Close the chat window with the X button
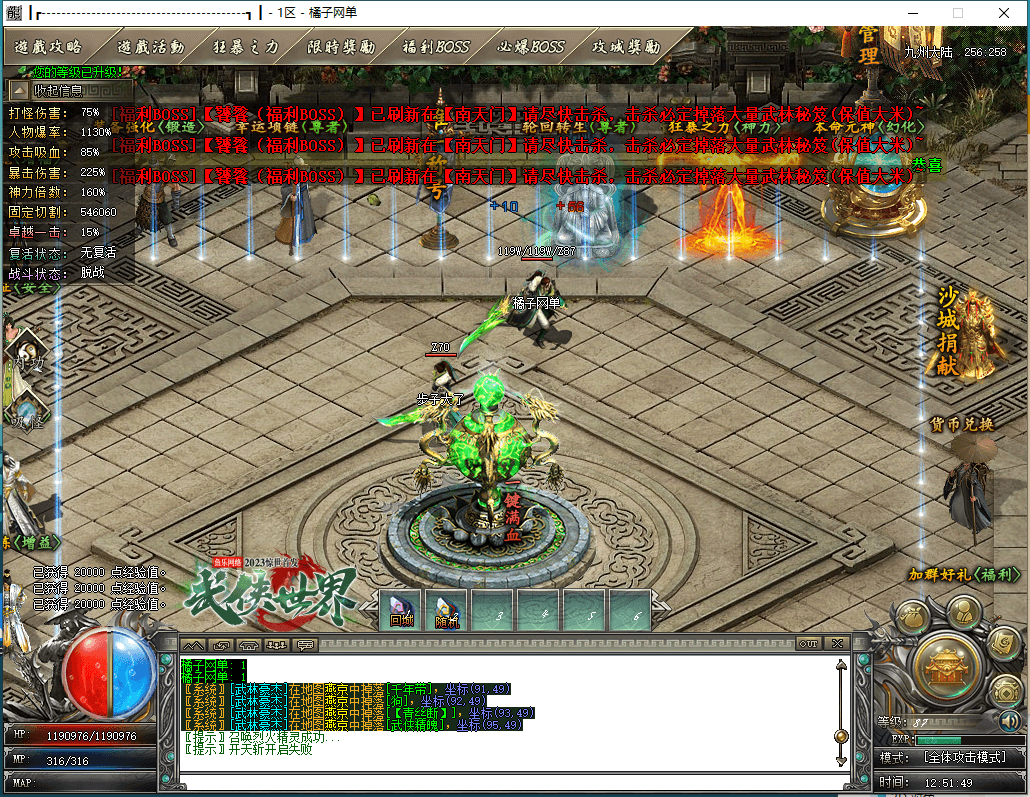This screenshot has height=797, width=1030. [x=836, y=643]
